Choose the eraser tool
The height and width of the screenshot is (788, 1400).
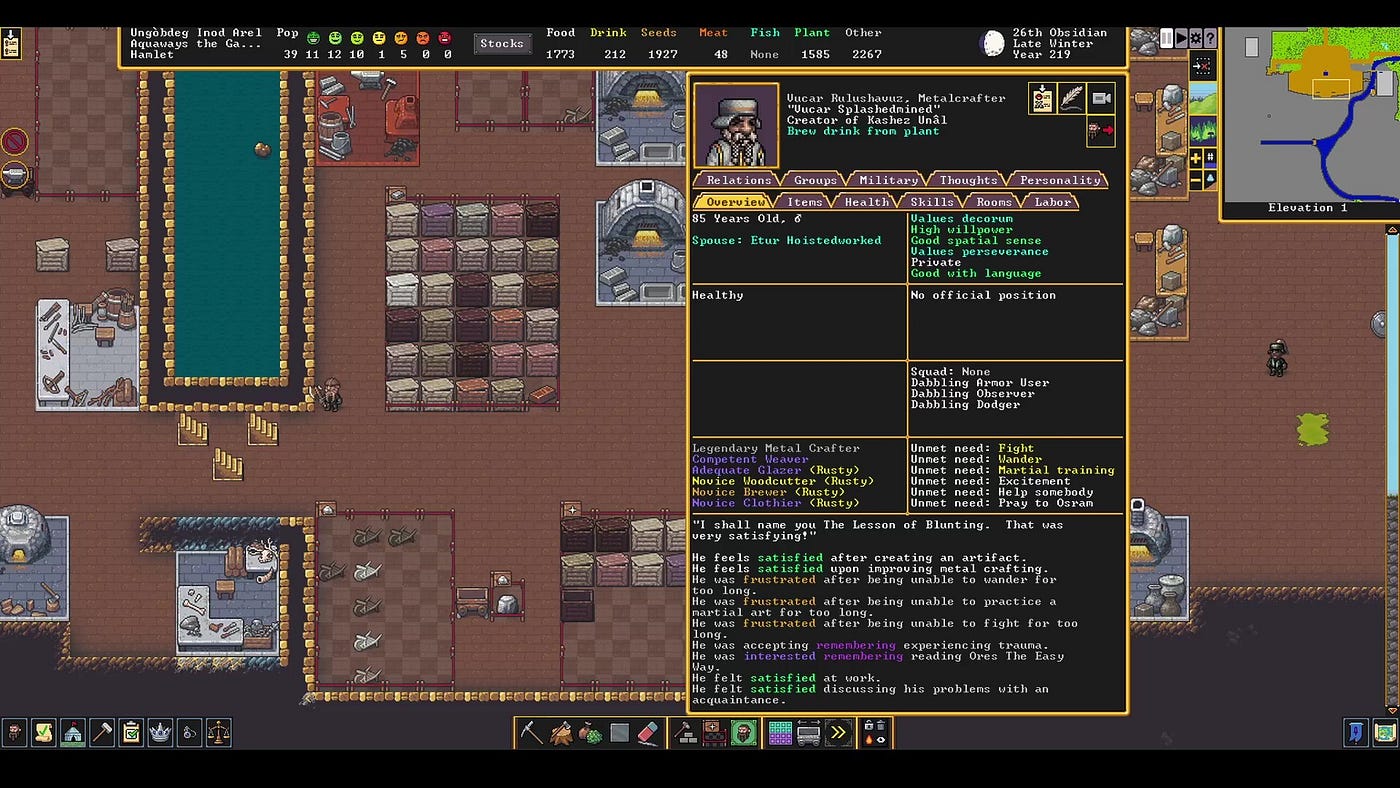648,733
